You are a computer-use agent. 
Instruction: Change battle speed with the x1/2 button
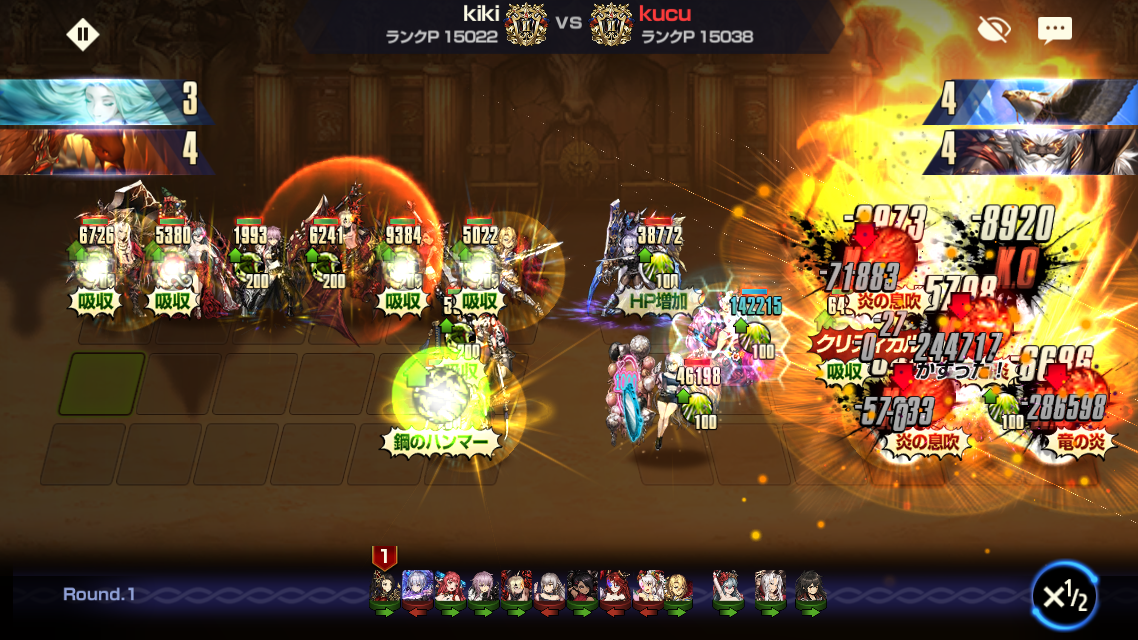coord(1064,595)
